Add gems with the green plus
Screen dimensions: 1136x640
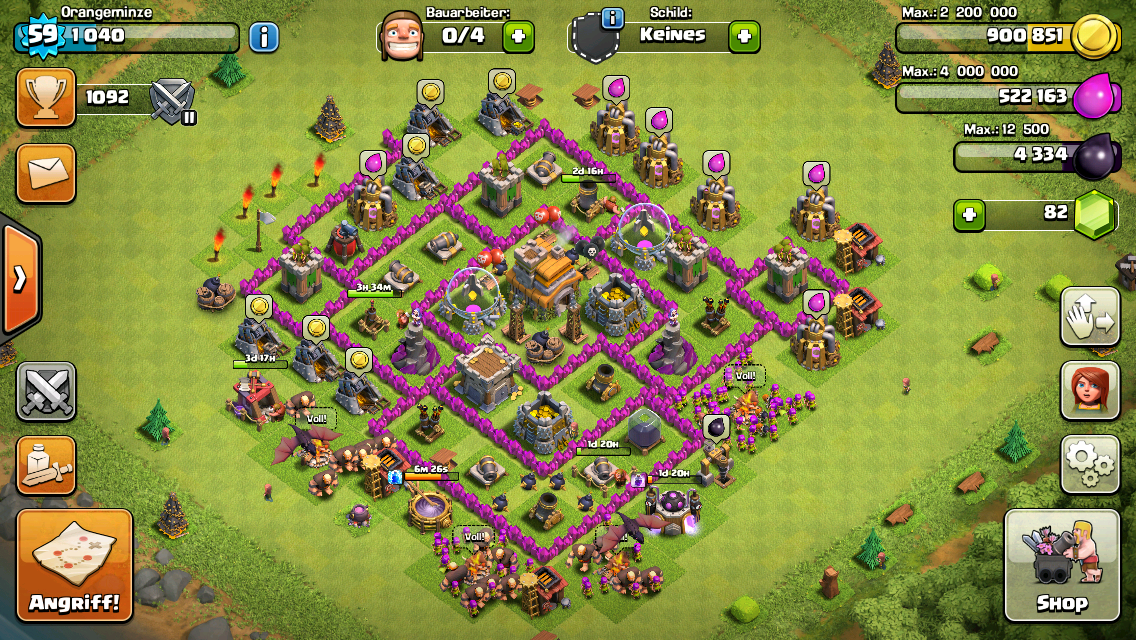968,214
